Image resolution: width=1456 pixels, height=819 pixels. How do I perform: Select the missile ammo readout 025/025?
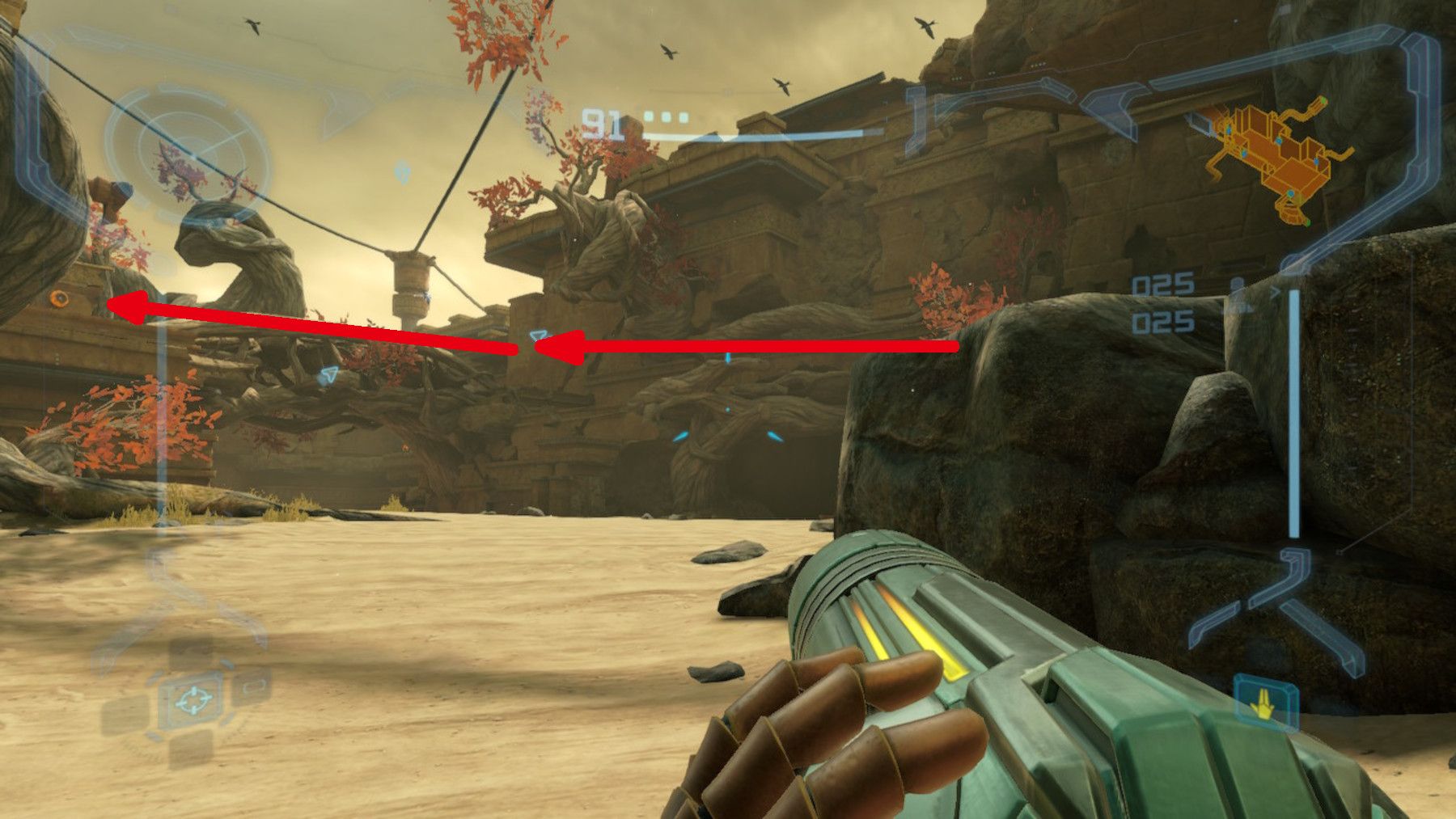point(1162,303)
